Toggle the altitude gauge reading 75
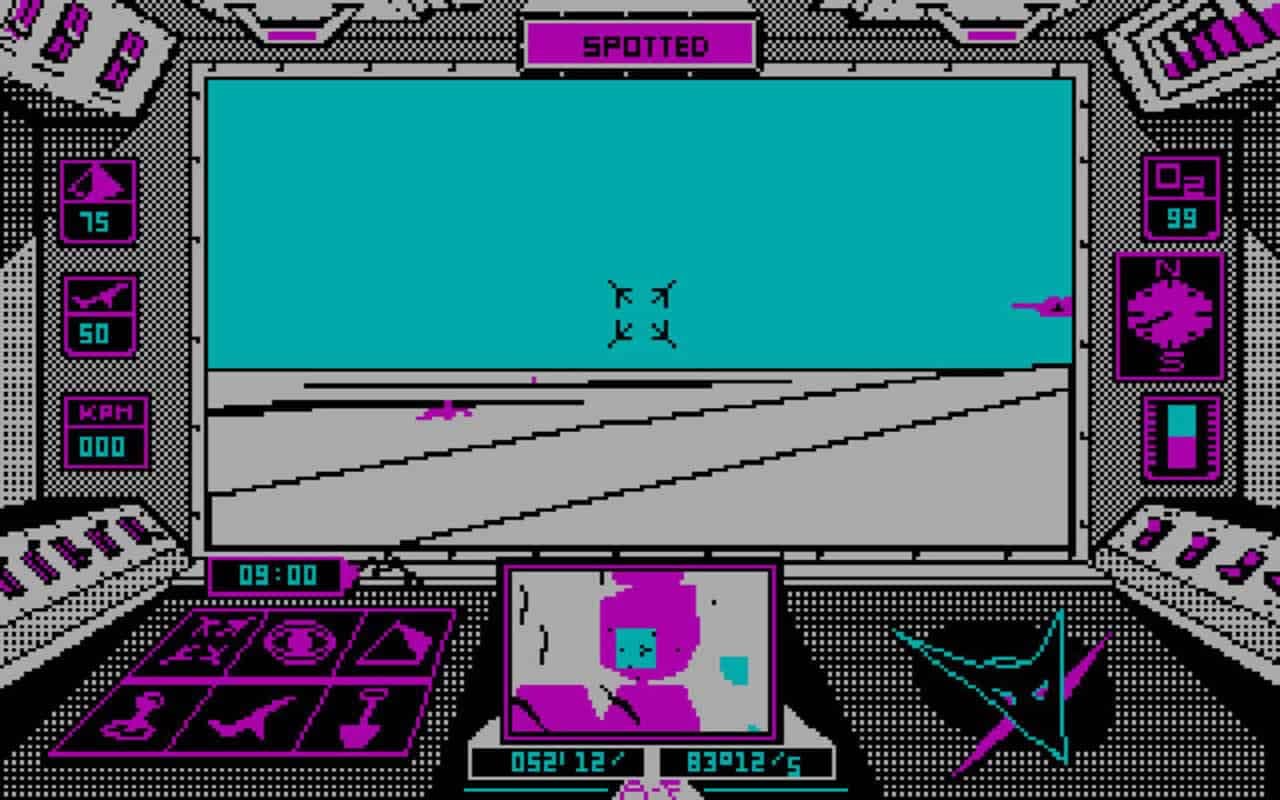The width and height of the screenshot is (1280, 800). coord(100,200)
